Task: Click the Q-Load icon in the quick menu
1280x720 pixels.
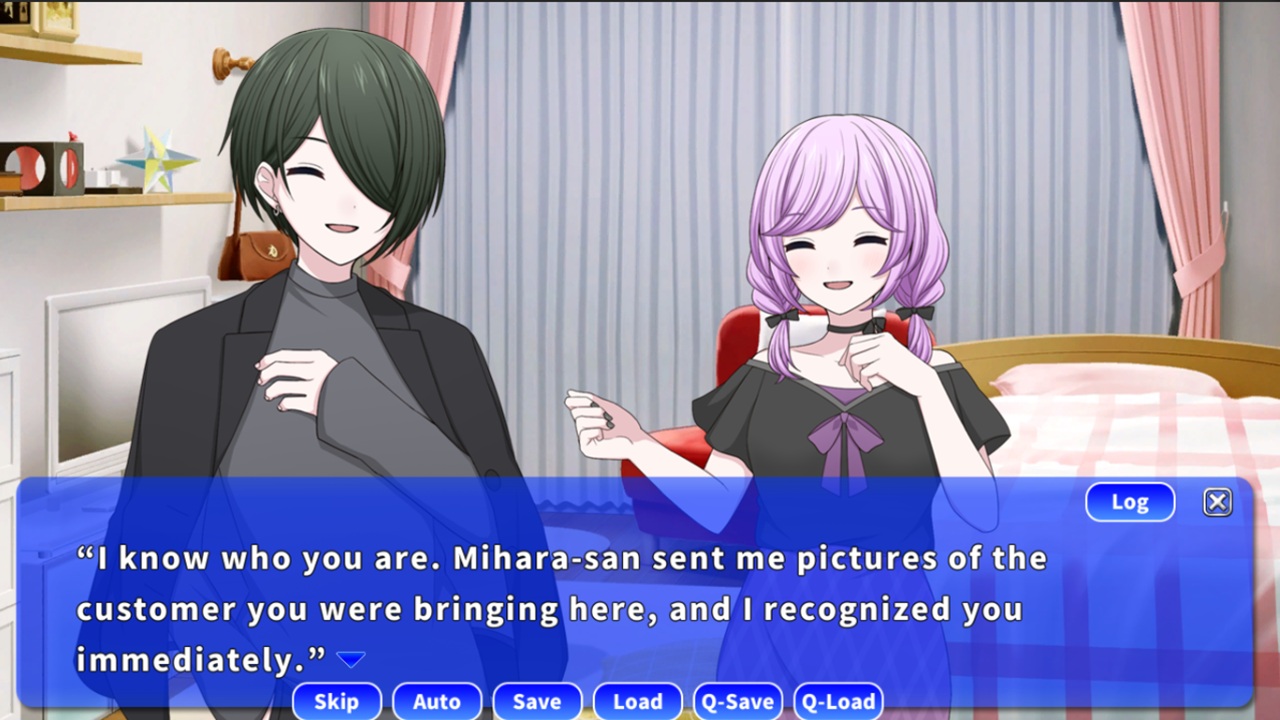Action: pos(837,701)
